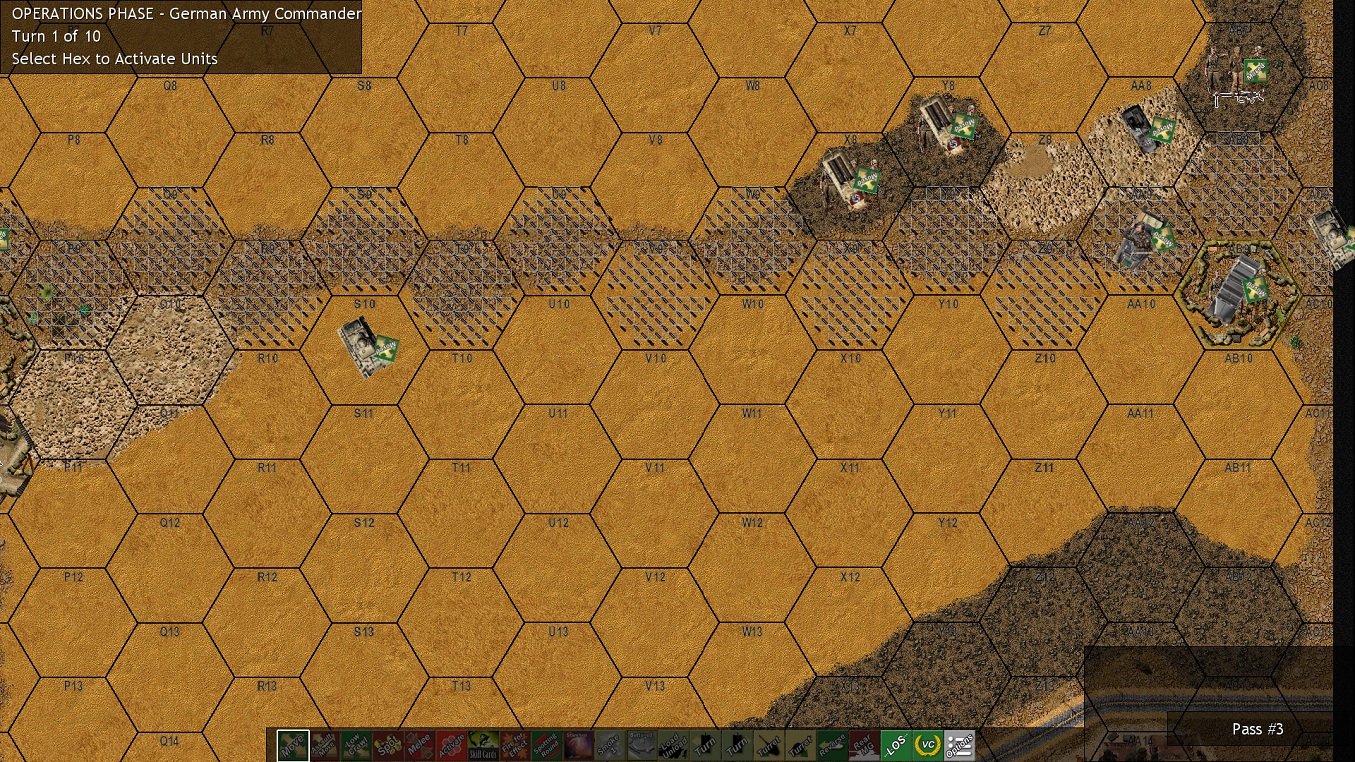
Task: Click the Pass #3 button
Action: point(1257,729)
